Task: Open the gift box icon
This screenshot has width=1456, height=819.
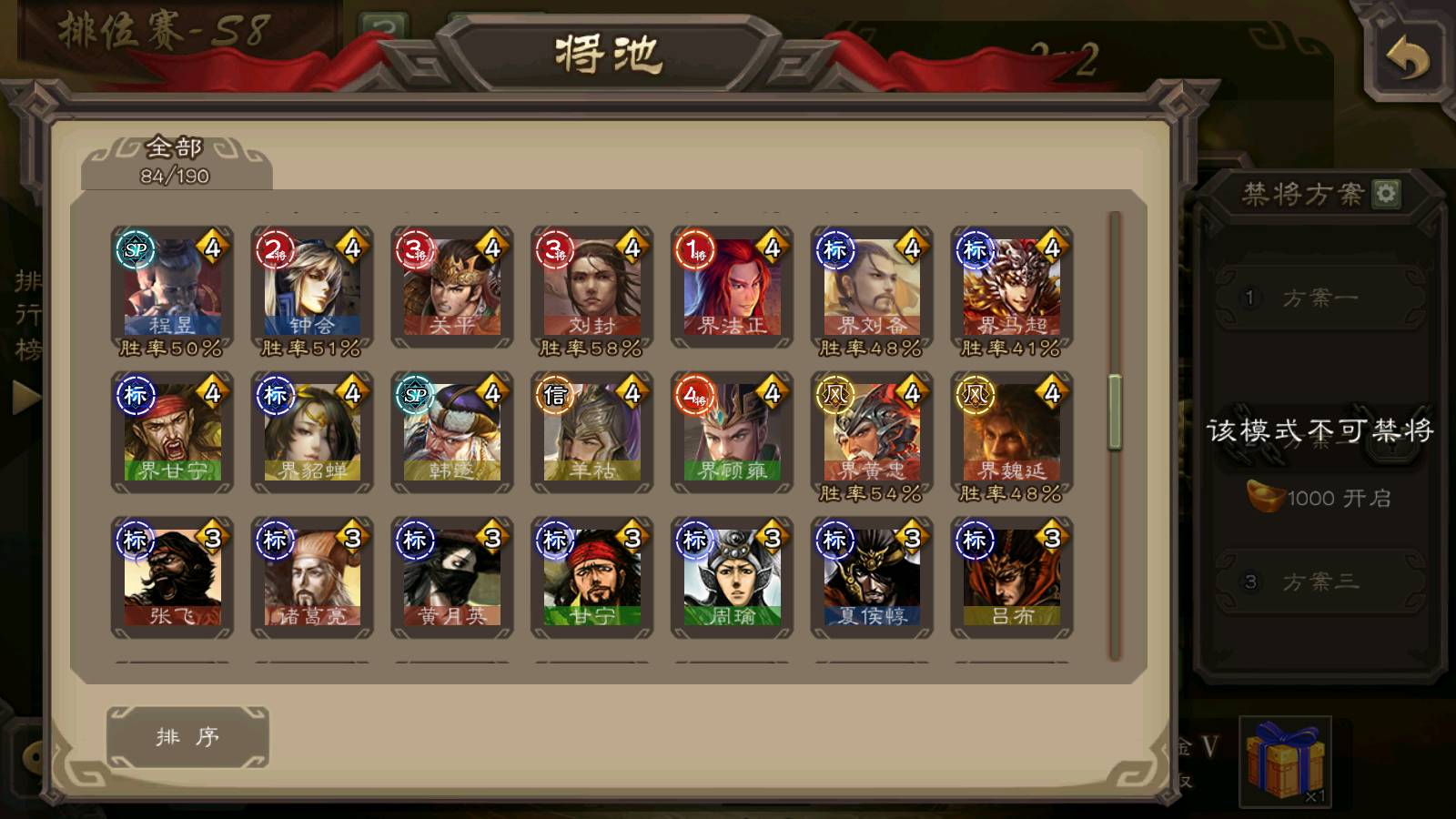Action: tap(1285, 761)
